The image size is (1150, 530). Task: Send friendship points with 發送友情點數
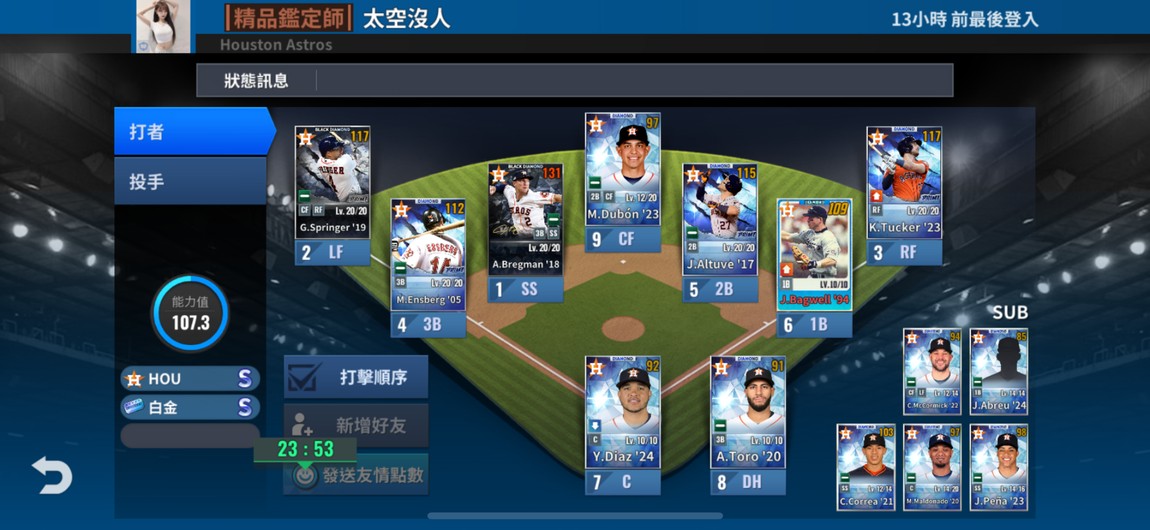(356, 476)
